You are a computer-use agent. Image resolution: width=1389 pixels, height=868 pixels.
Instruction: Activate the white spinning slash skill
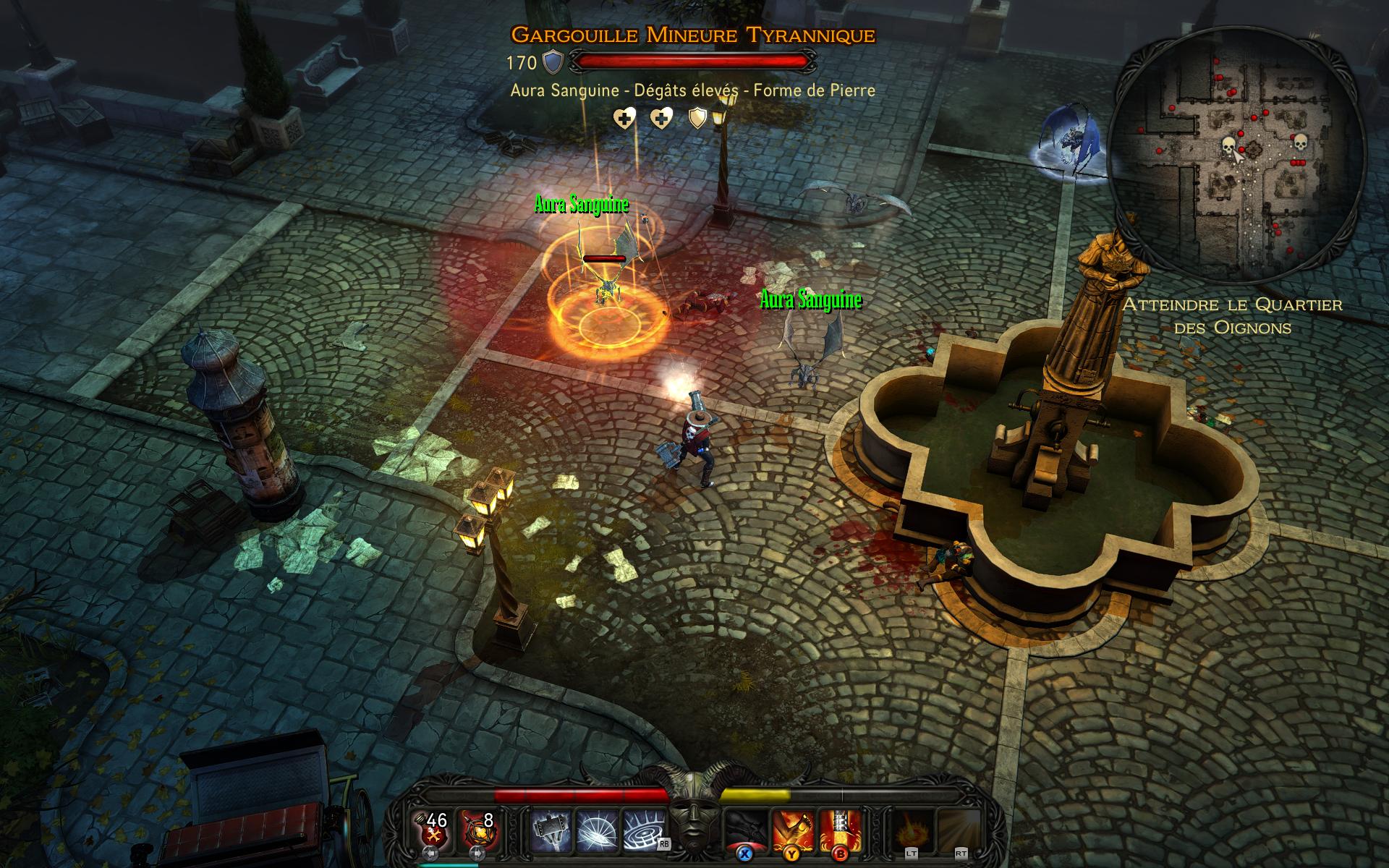[598, 830]
